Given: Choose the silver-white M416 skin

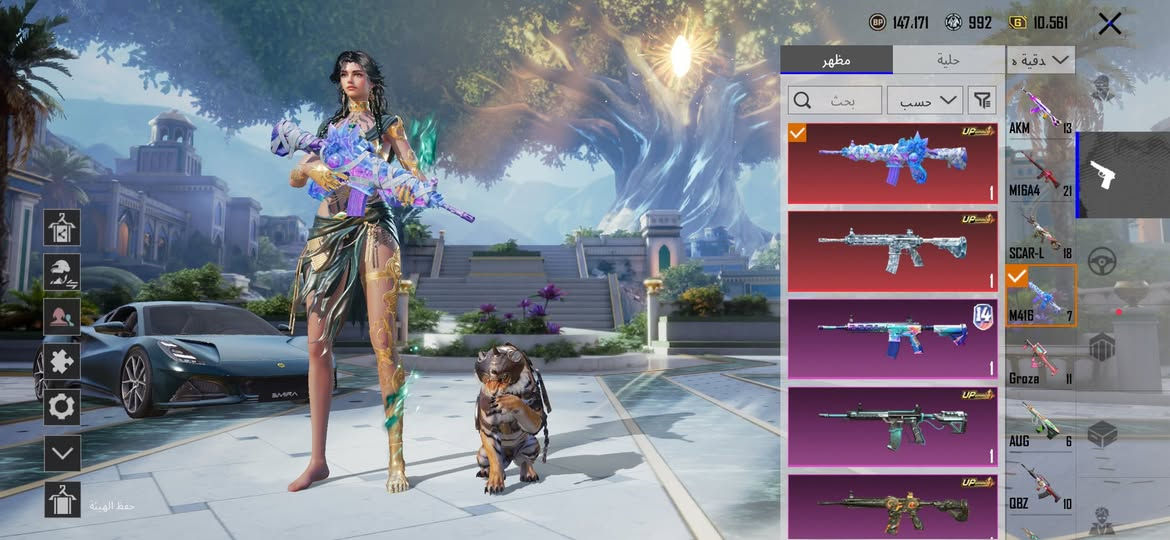Looking at the screenshot, I should point(893,251).
